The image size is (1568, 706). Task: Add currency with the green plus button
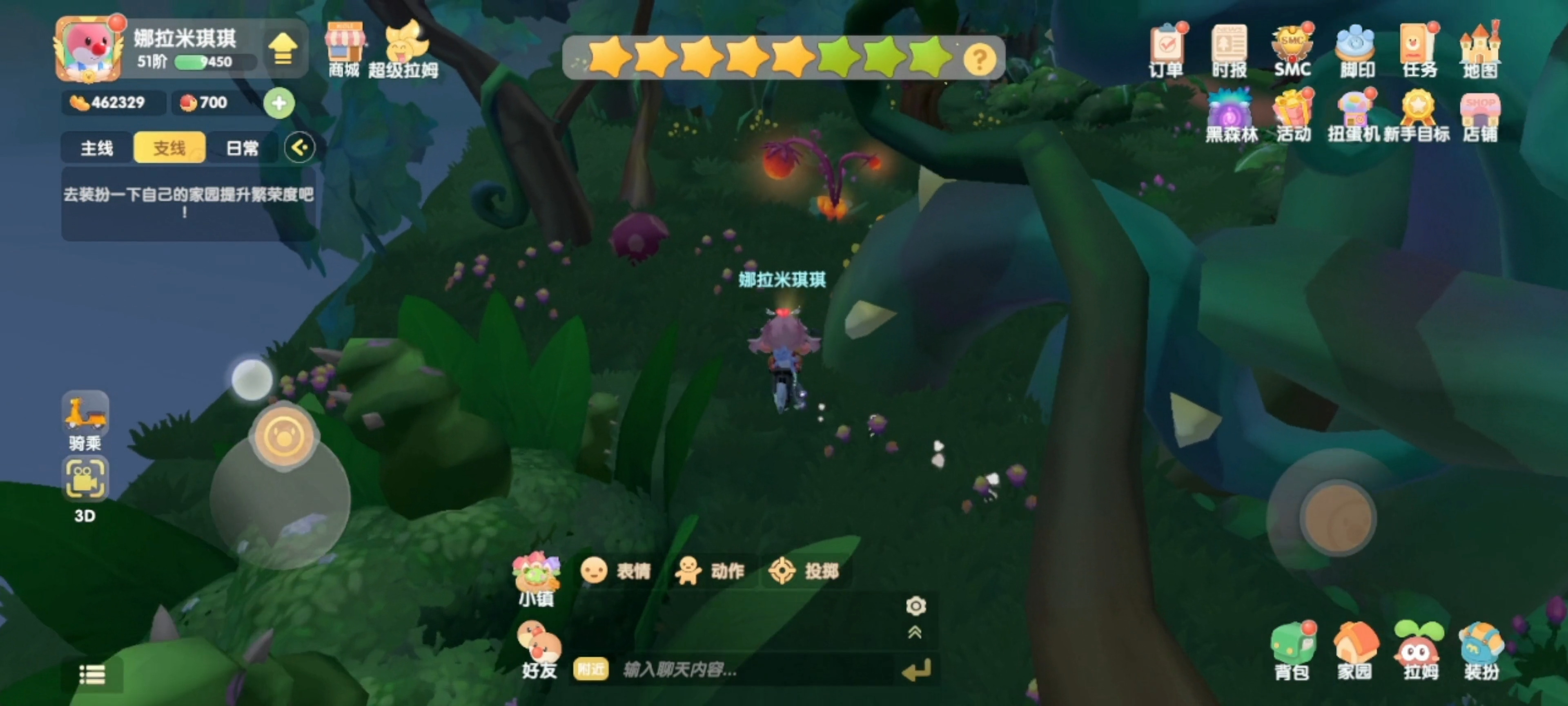click(279, 103)
